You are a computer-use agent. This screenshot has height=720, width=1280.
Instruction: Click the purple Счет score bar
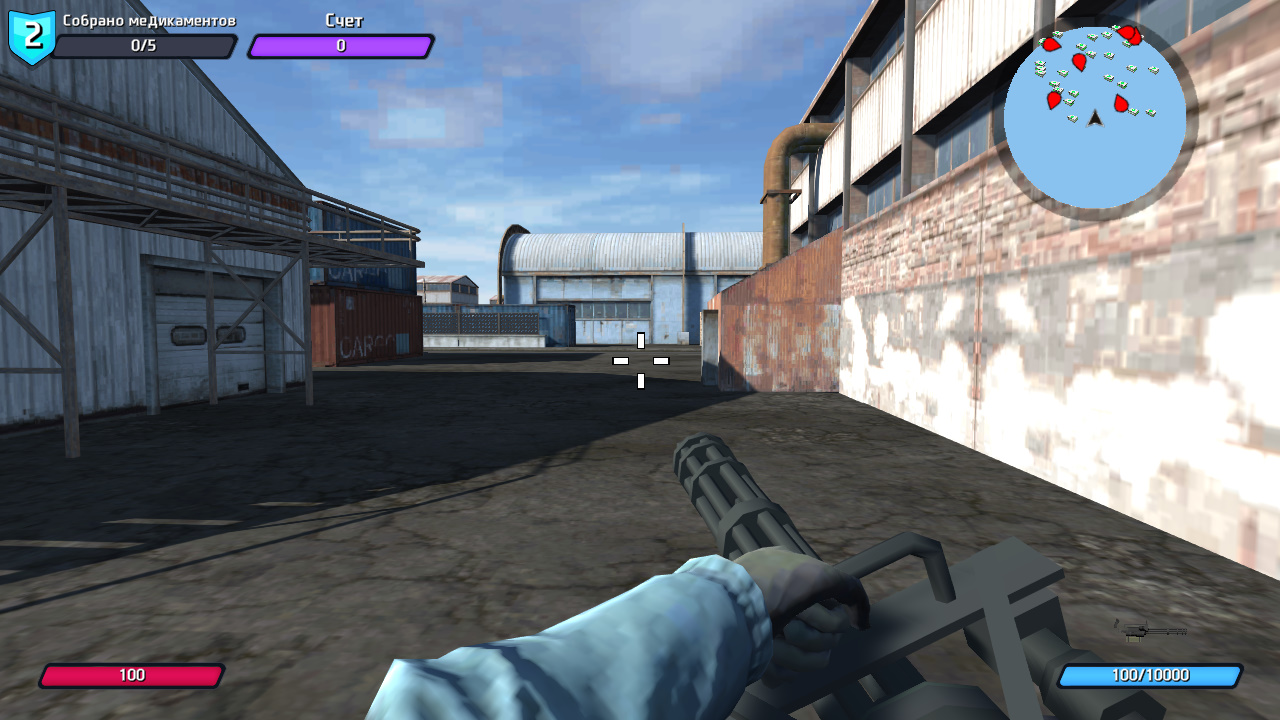[340, 44]
